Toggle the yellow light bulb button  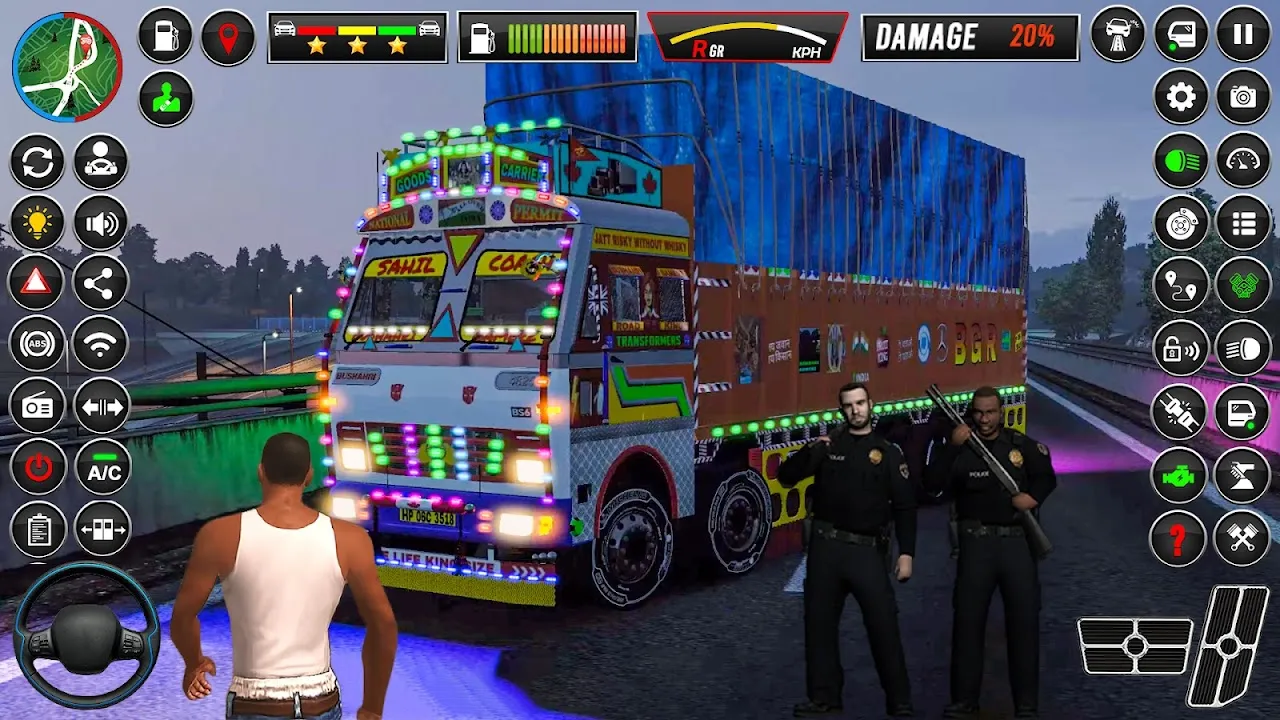pos(38,223)
